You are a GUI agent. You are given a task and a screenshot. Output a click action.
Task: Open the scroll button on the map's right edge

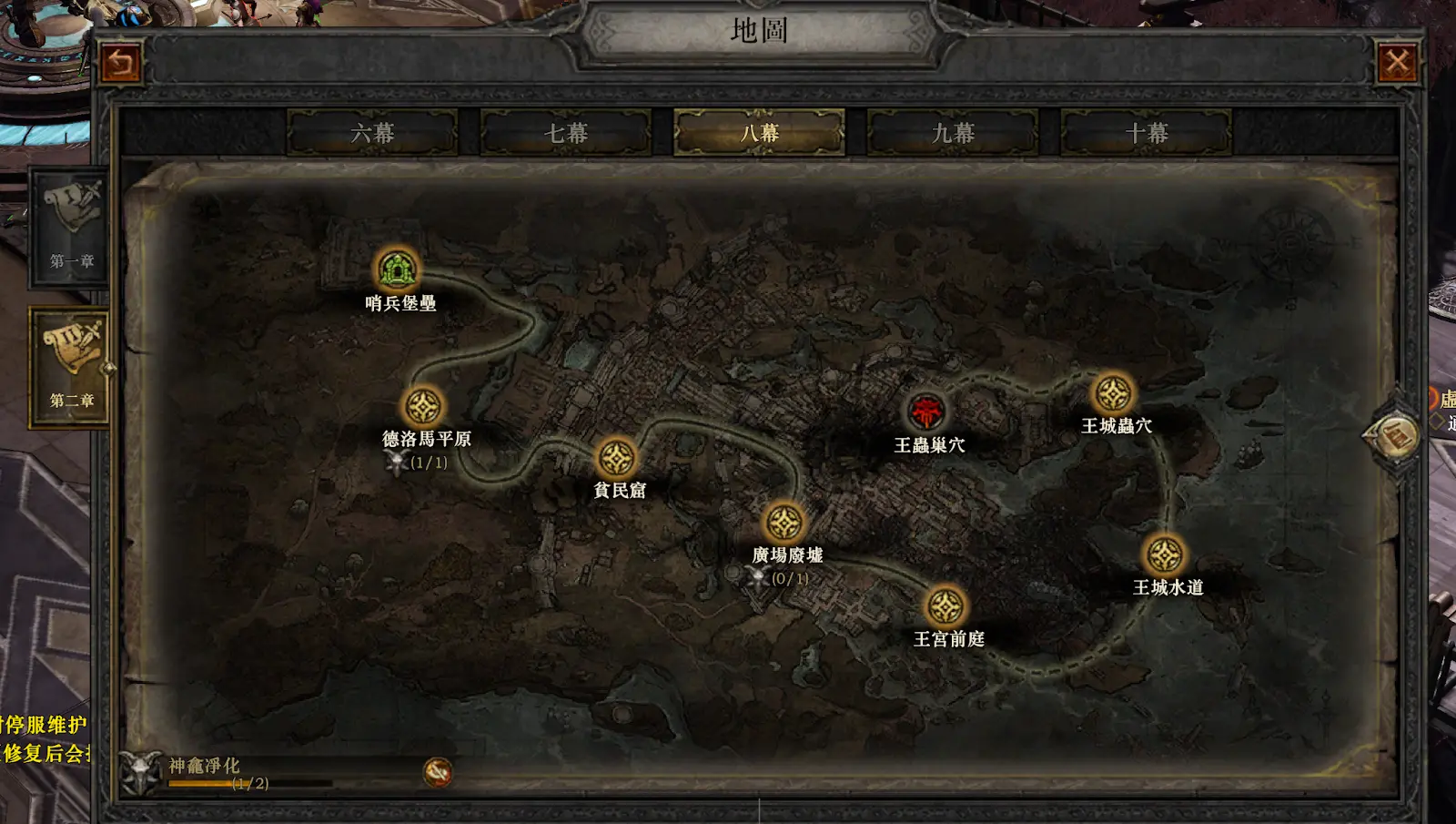[1393, 436]
